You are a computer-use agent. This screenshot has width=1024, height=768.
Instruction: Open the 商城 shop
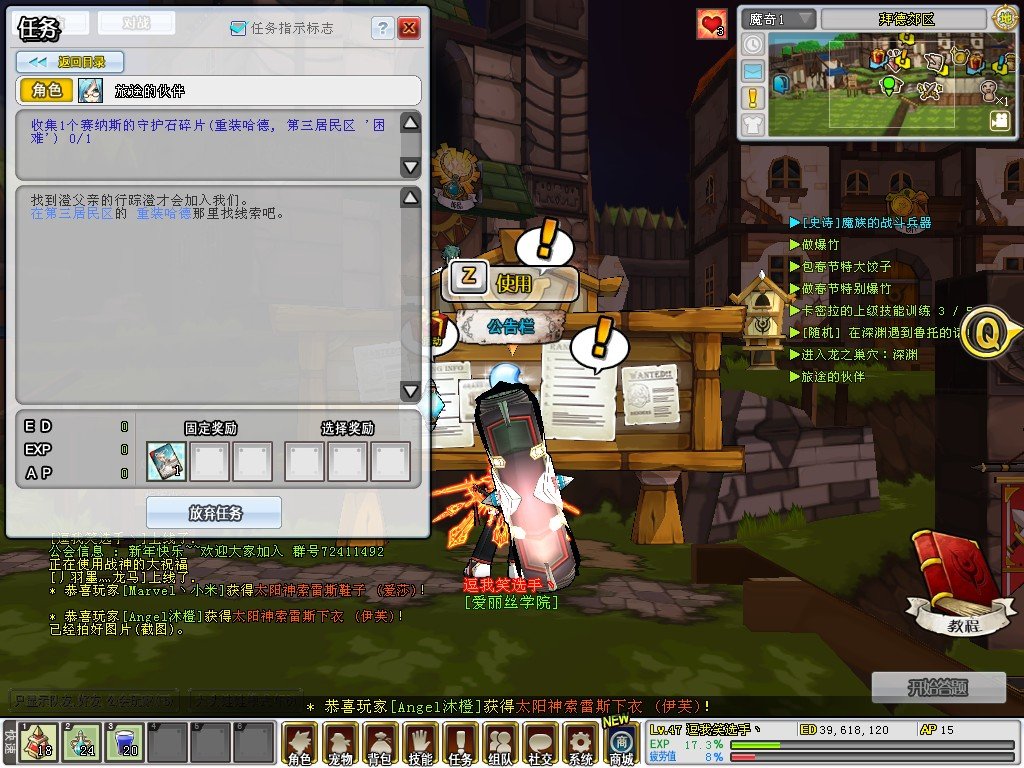tap(621, 745)
